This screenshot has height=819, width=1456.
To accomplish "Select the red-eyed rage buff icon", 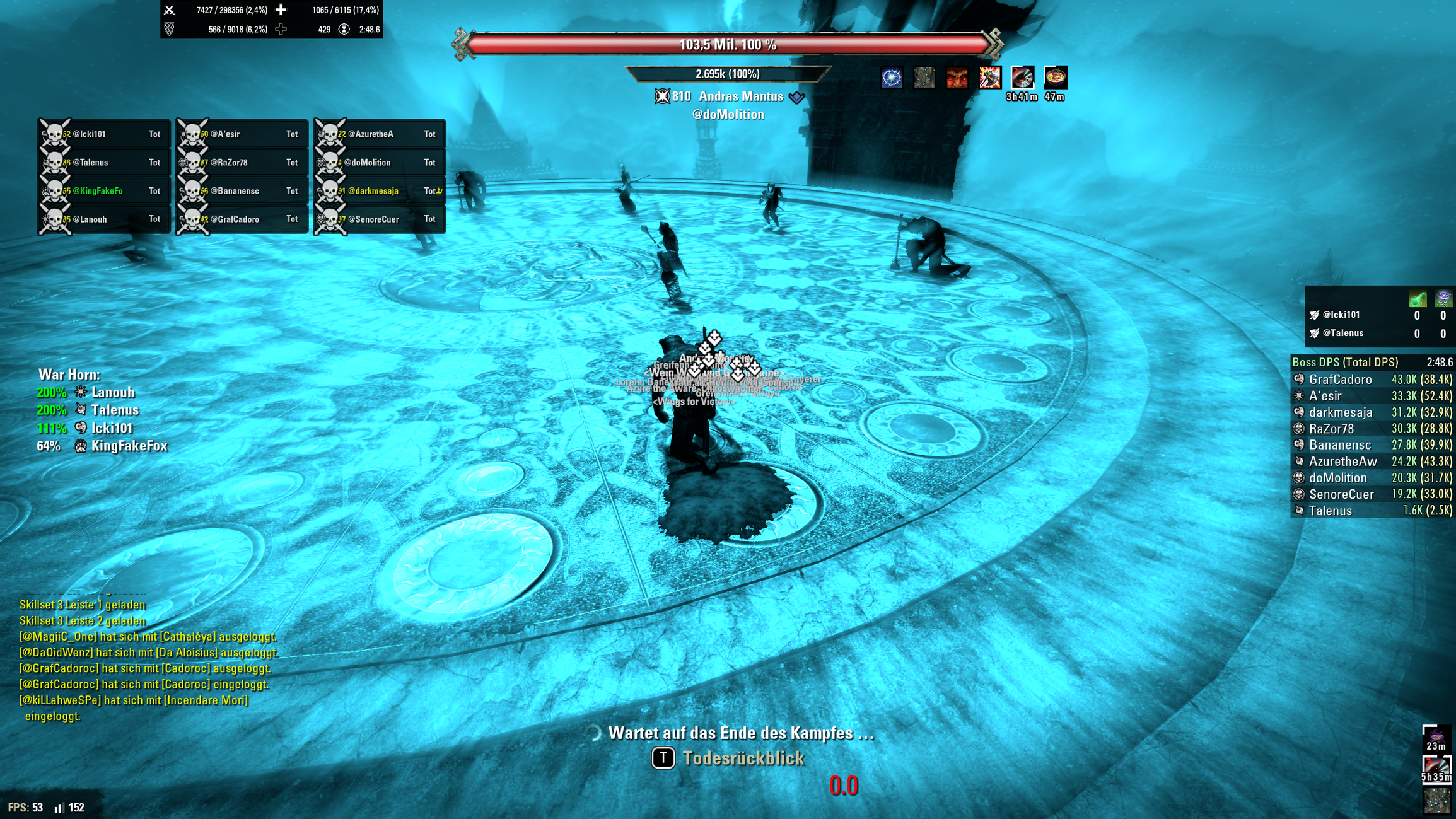I will (x=957, y=78).
